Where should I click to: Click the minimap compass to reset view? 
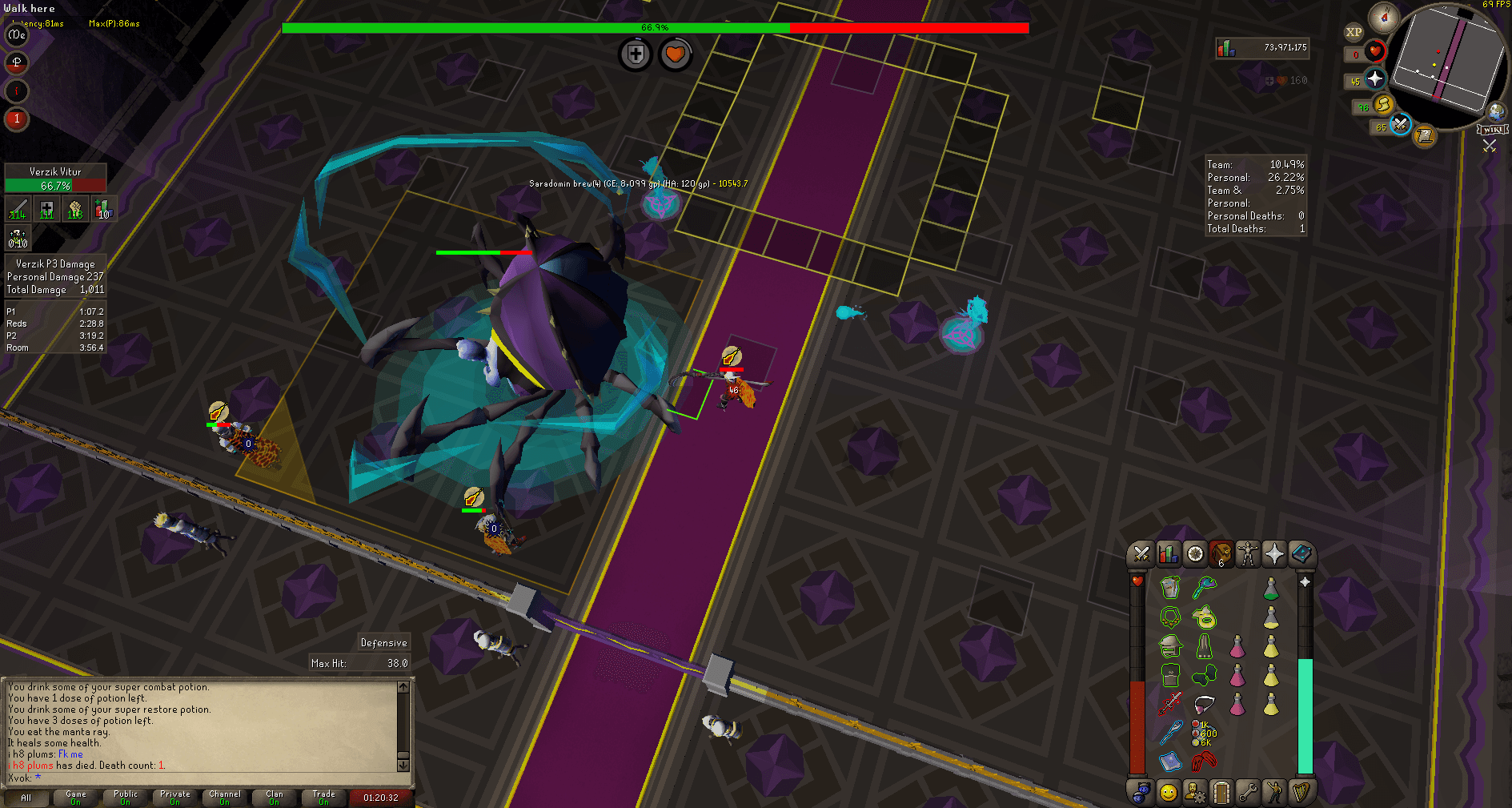click(x=1386, y=18)
